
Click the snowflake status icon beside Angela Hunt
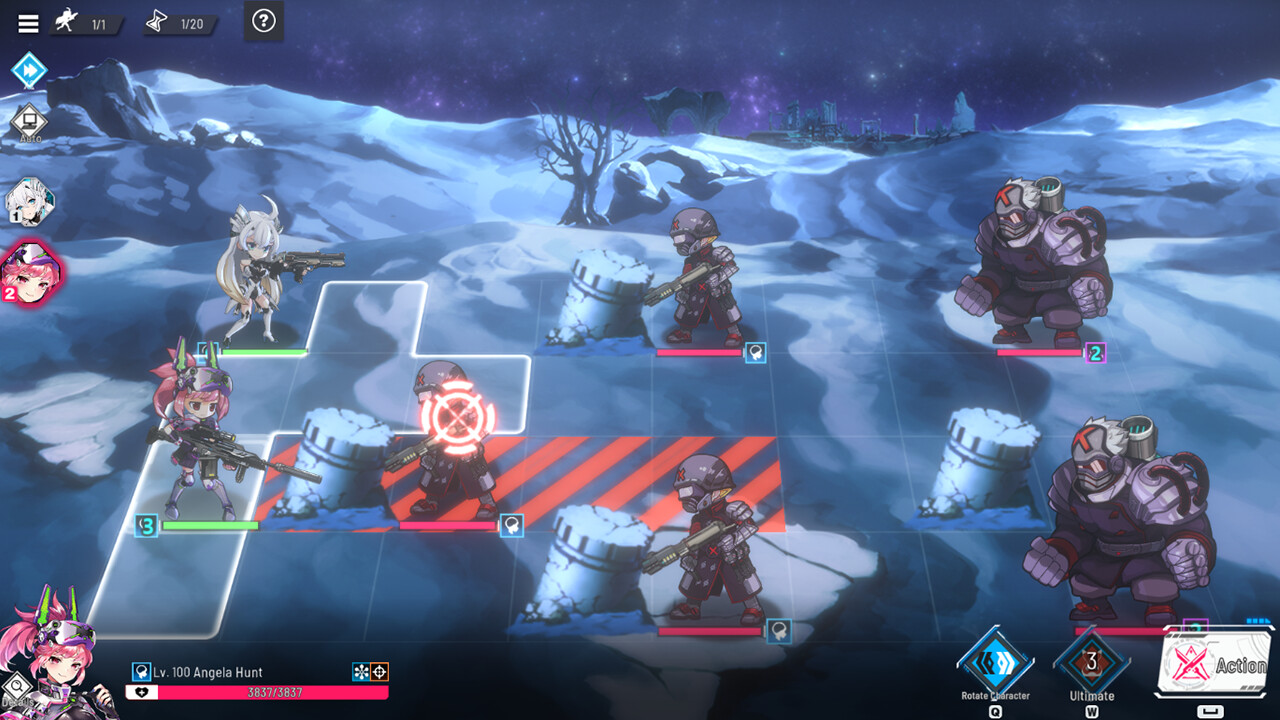click(x=361, y=672)
